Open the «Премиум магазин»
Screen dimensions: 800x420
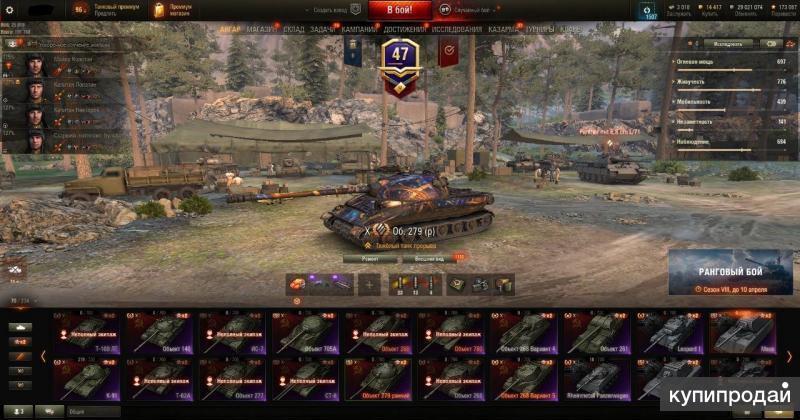(x=174, y=10)
